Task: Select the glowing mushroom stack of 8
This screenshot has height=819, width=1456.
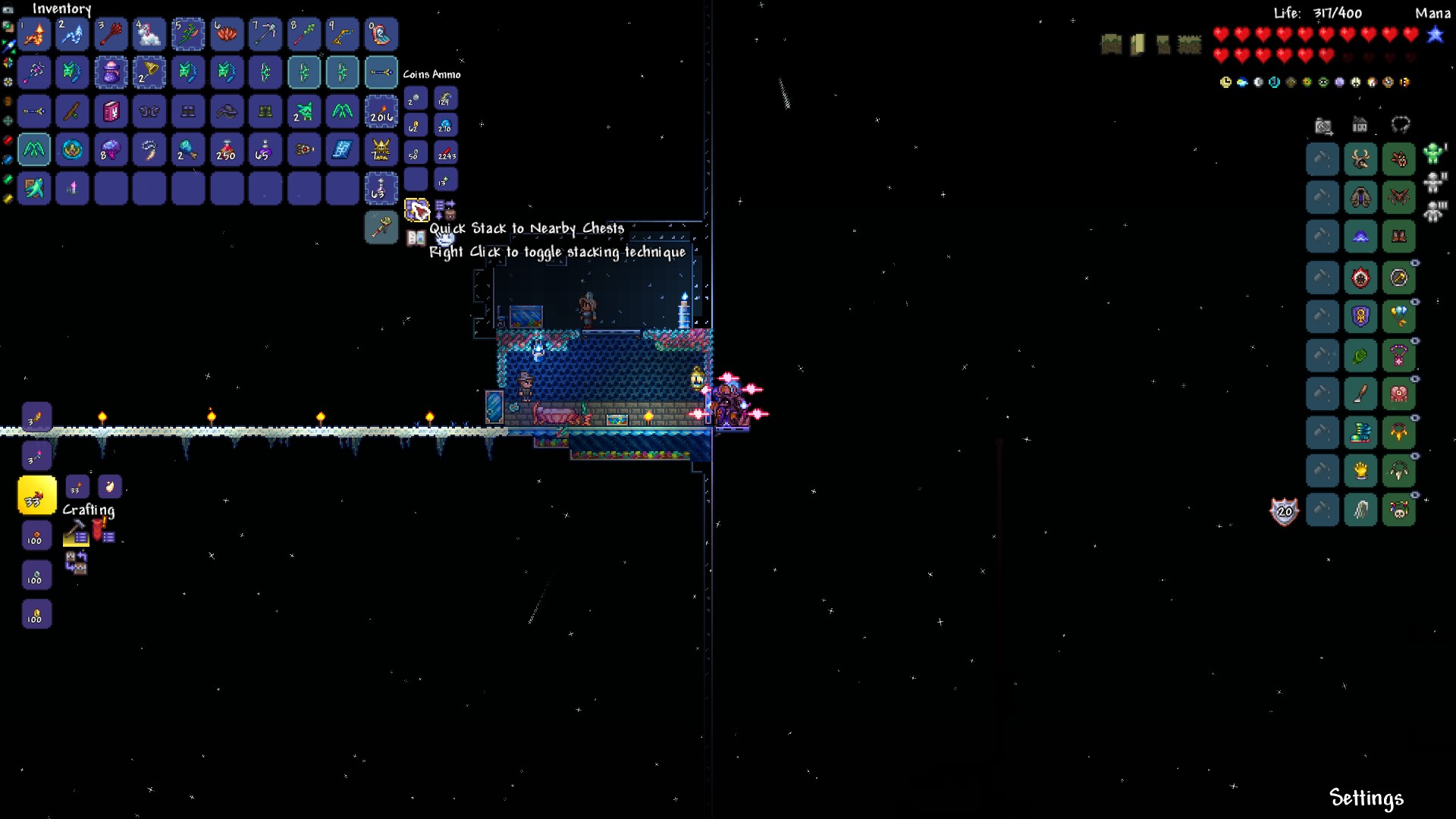Action: click(111, 150)
